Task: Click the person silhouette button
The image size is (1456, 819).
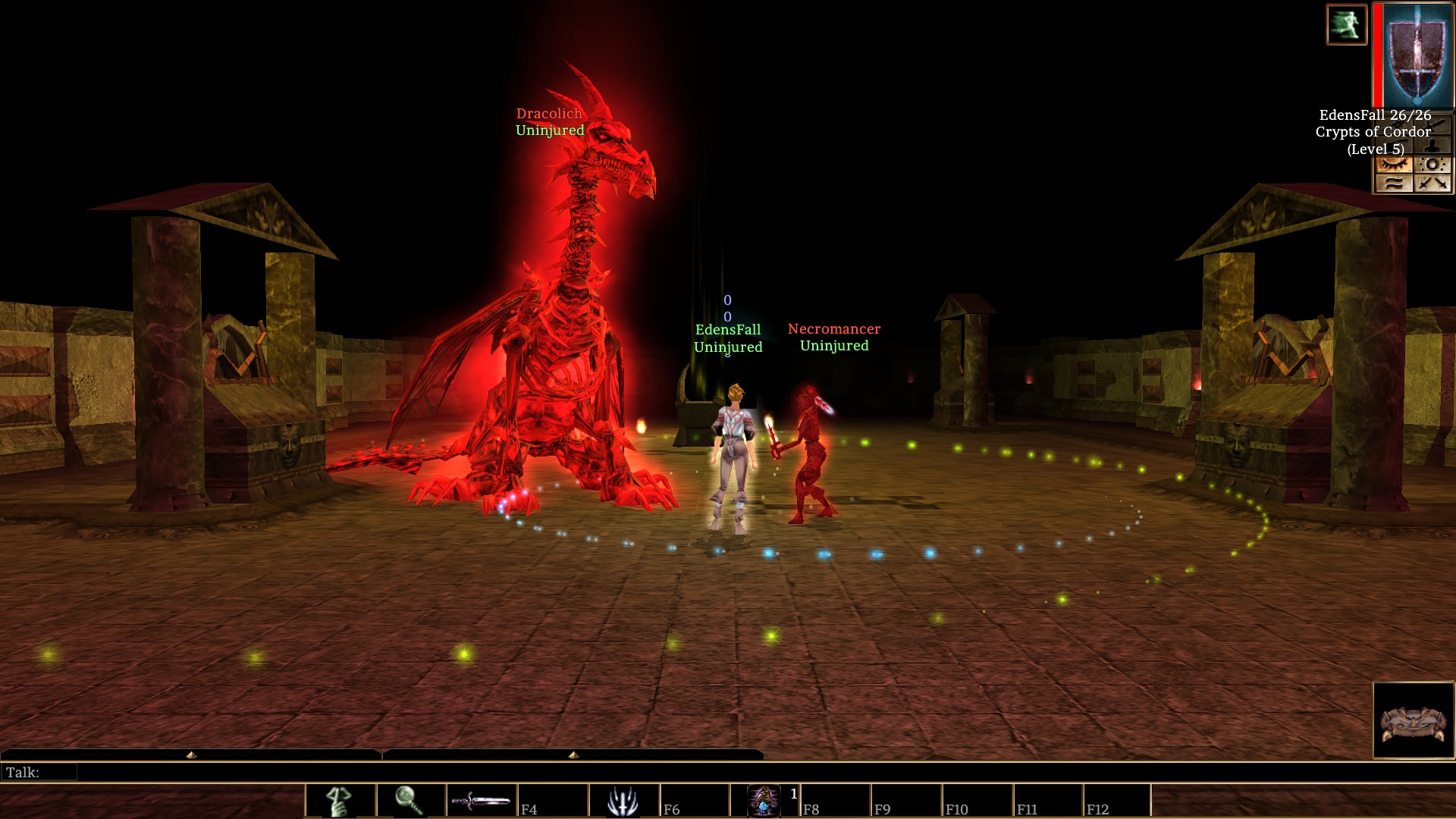Action: pos(1432,146)
